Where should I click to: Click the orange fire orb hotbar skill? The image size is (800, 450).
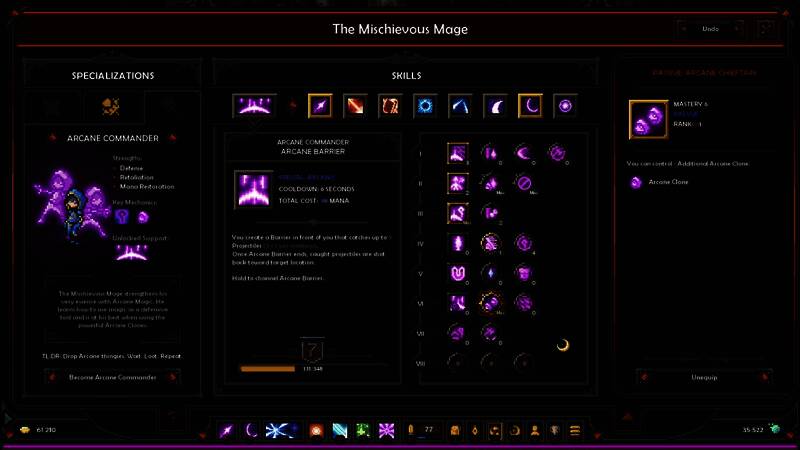[x=316, y=430]
